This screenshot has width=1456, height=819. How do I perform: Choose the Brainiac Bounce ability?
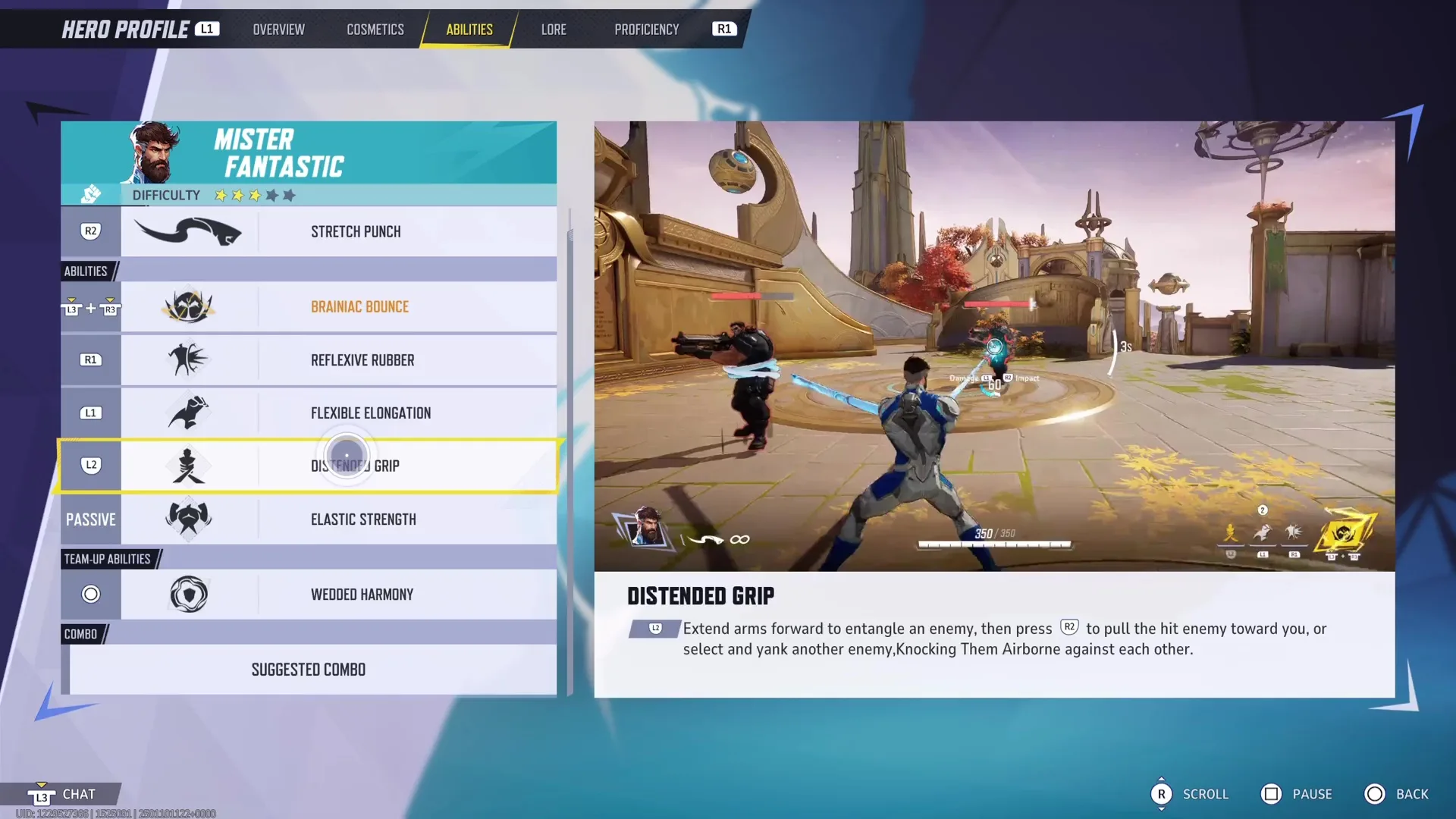338,307
